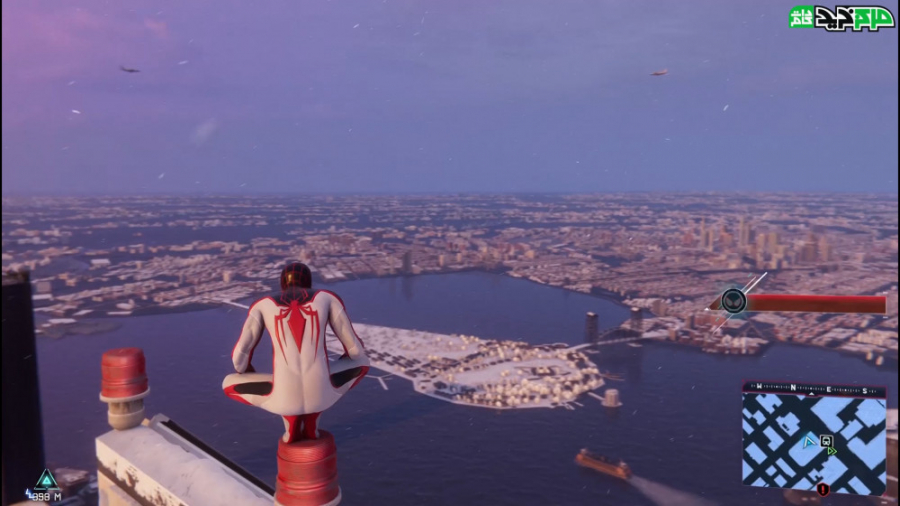Select the blue player arrow on the minimap
This screenshot has height=506, width=900.
click(808, 441)
